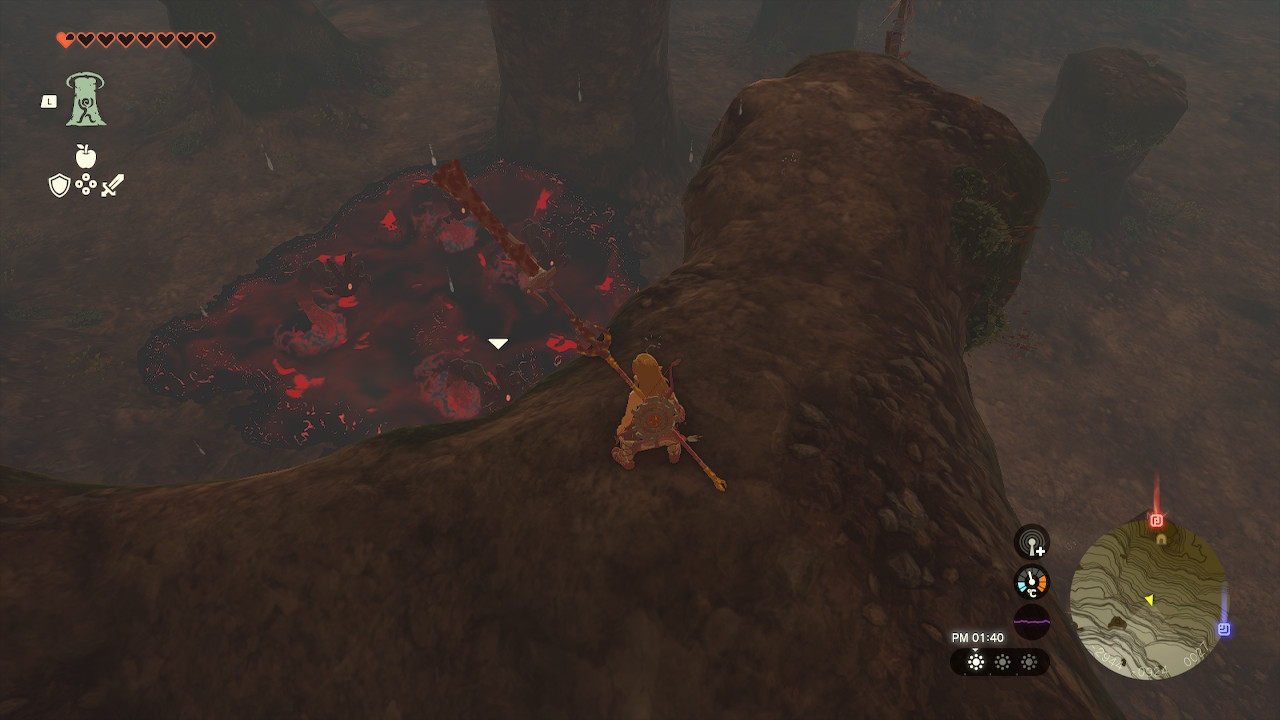This screenshot has height=720, width=1280.
Task: Select the red marker on the minimap edge
Action: tap(1156, 520)
